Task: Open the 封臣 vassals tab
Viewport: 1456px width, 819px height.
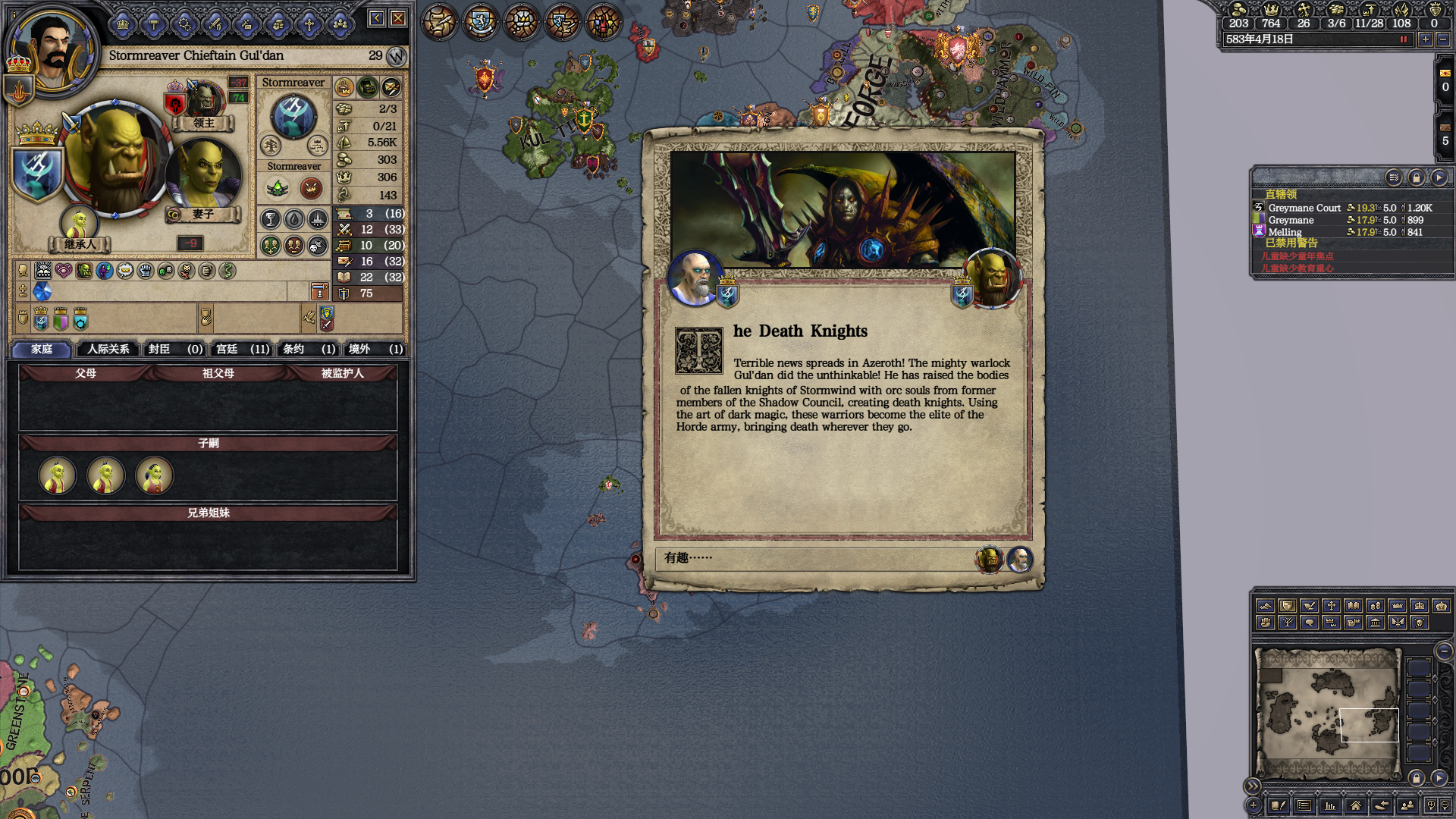Action: tap(175, 349)
